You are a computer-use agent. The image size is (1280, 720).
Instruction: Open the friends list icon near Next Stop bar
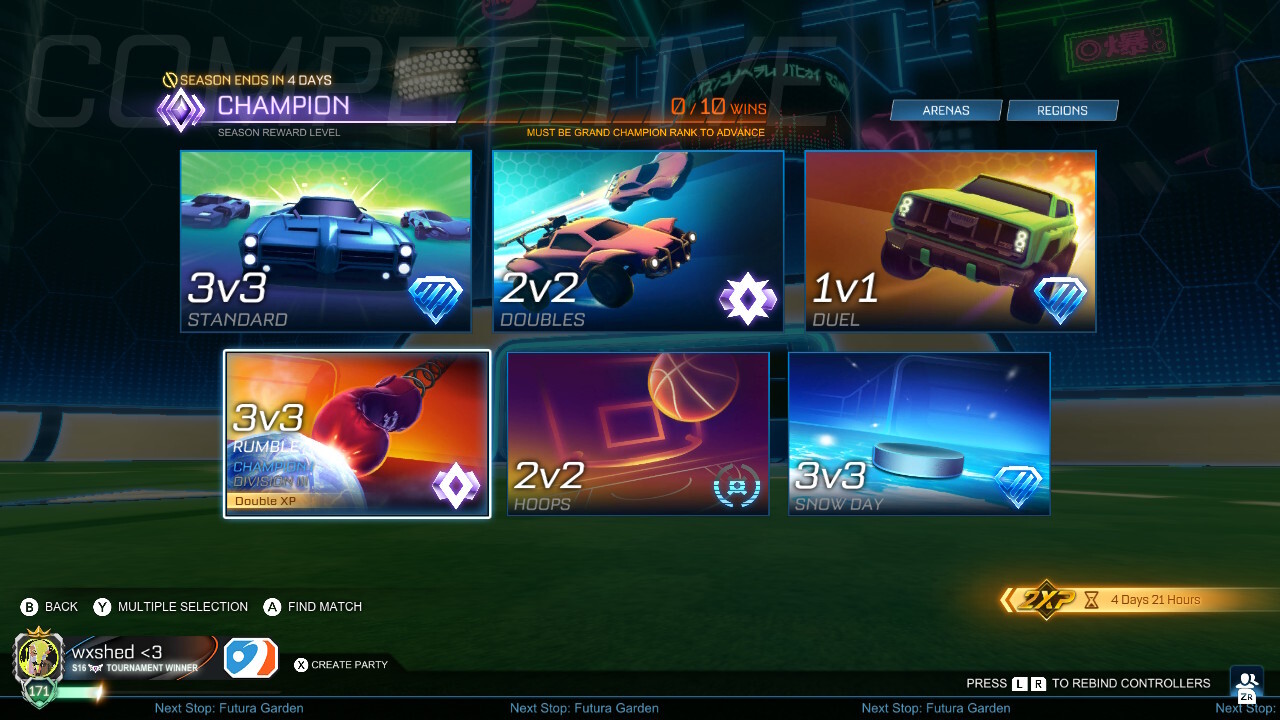[x=1244, y=680]
